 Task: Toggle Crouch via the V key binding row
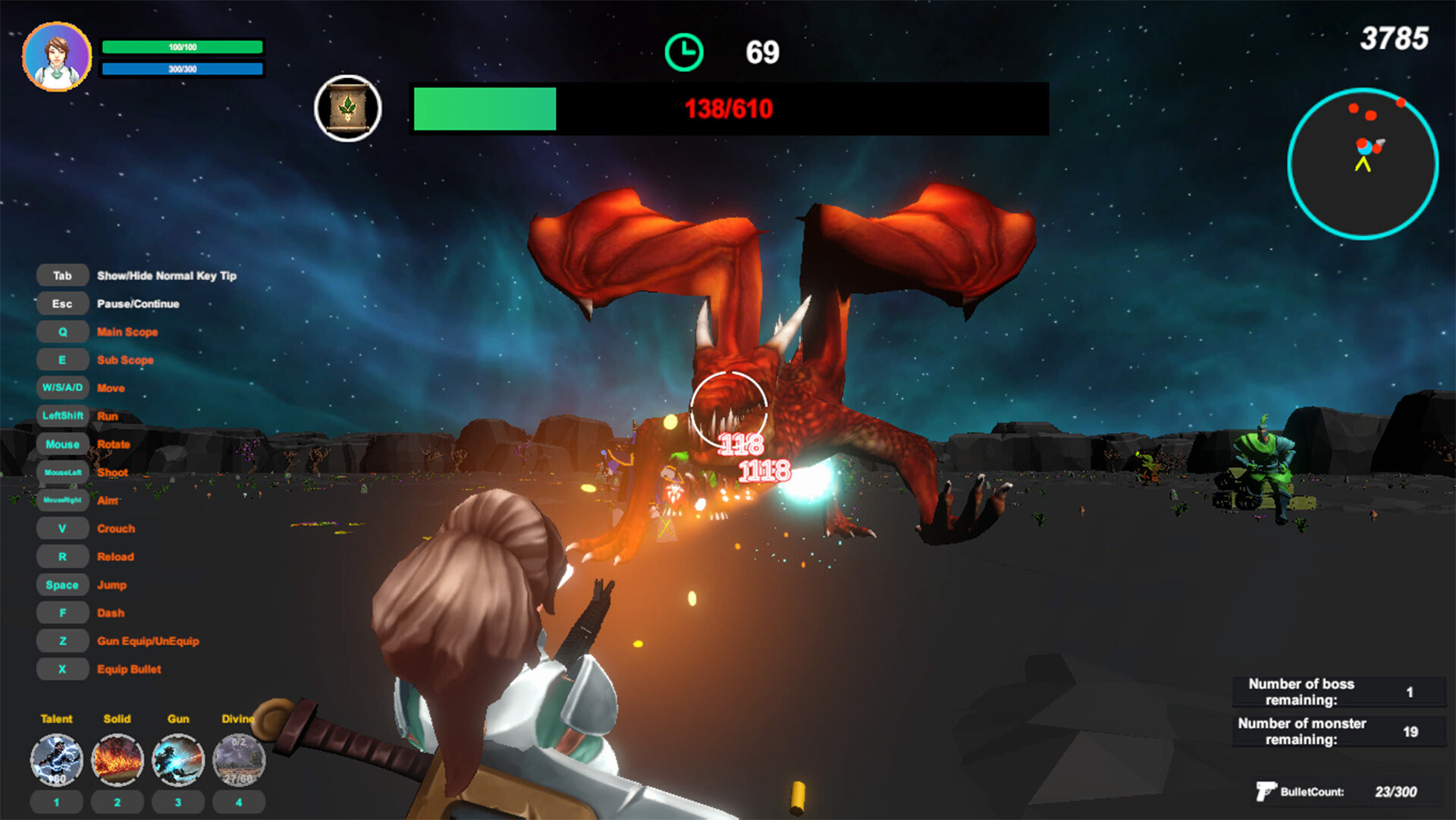point(62,528)
